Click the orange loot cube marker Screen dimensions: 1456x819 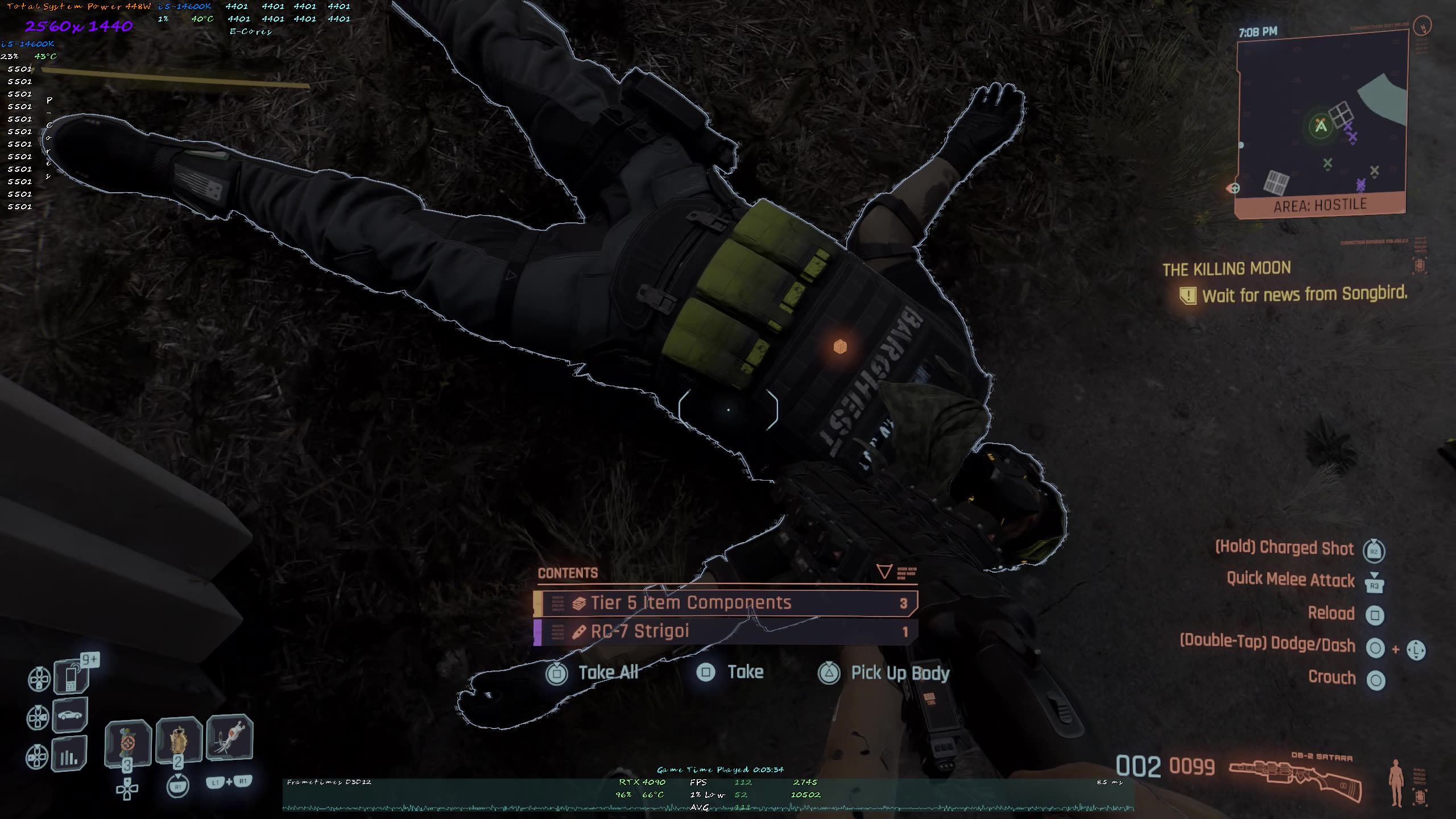tap(840, 346)
